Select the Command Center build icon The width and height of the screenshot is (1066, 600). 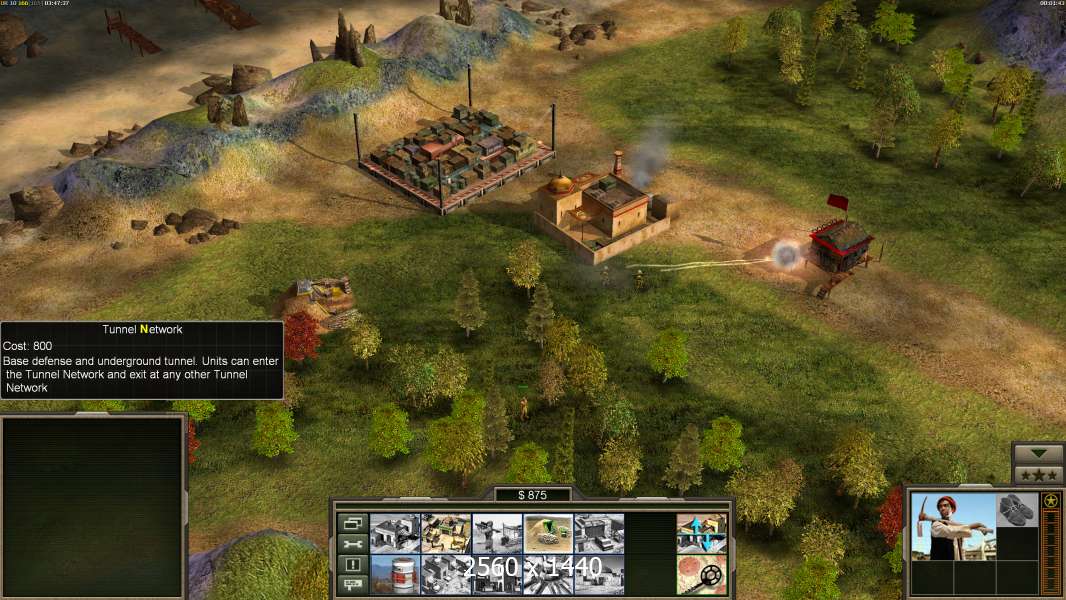[x=395, y=533]
